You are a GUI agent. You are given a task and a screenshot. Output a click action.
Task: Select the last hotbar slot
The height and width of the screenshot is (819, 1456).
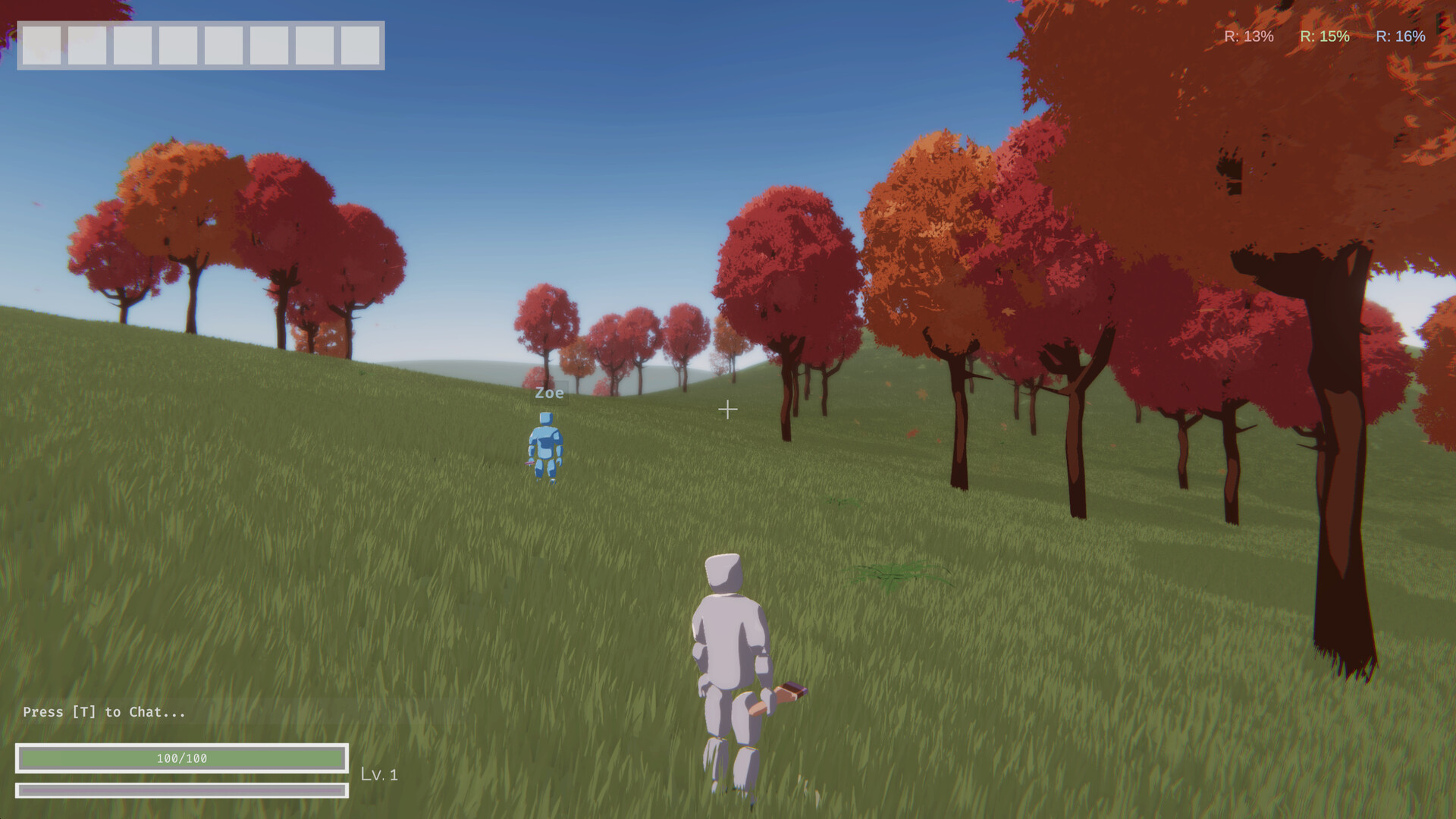(361, 47)
